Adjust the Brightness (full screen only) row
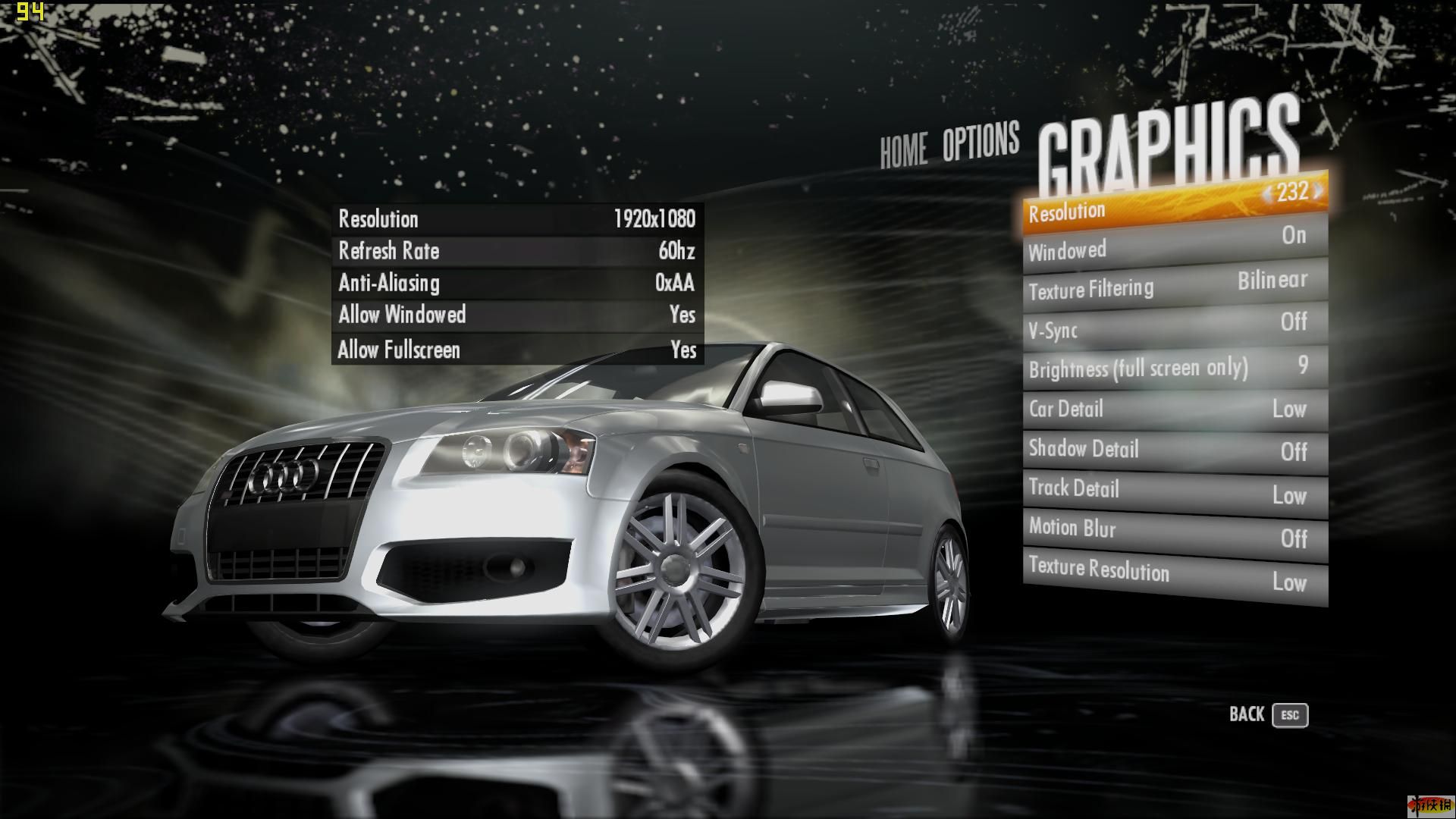The image size is (1456, 819). coord(1174,369)
